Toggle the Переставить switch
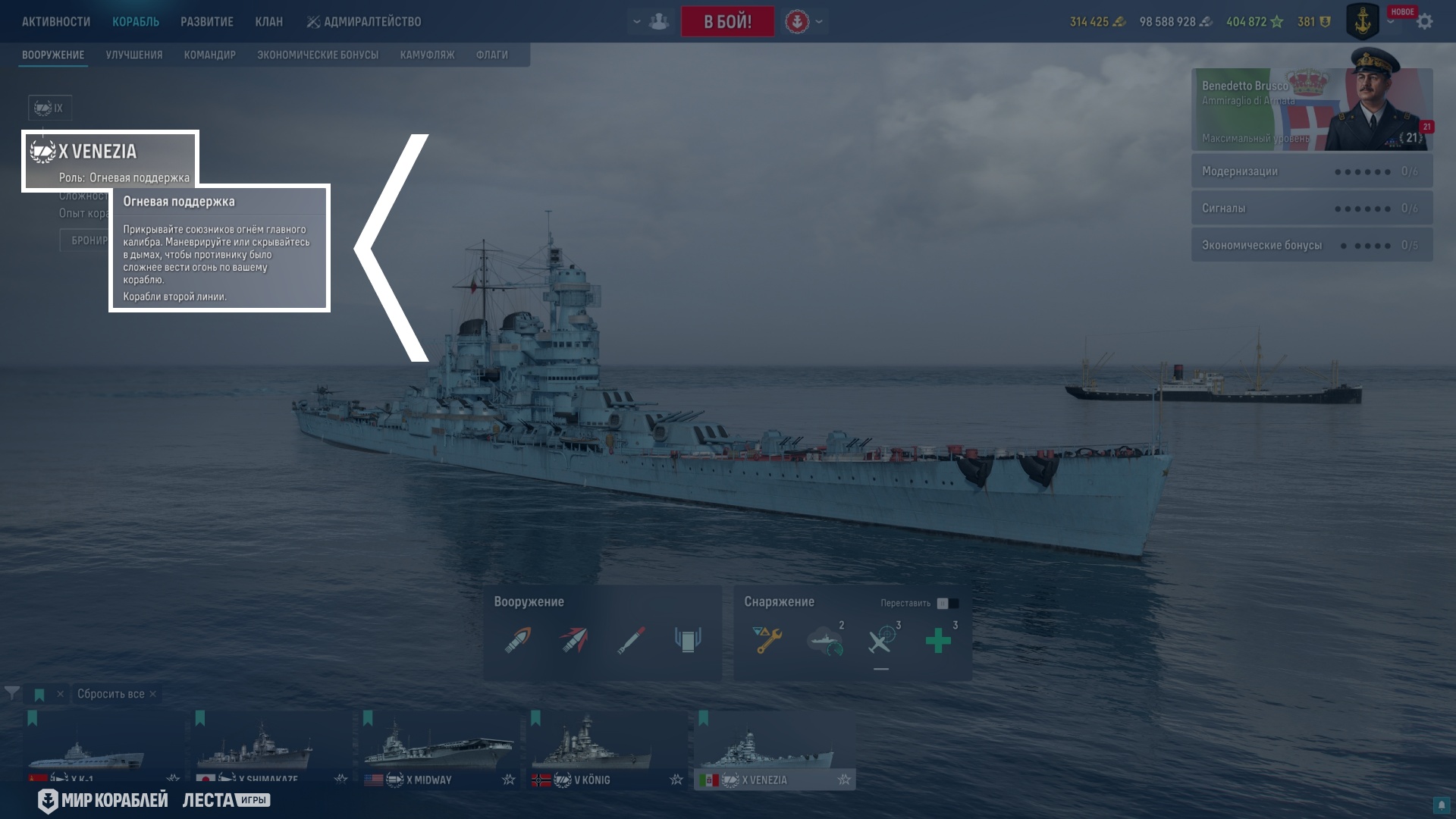 click(947, 603)
